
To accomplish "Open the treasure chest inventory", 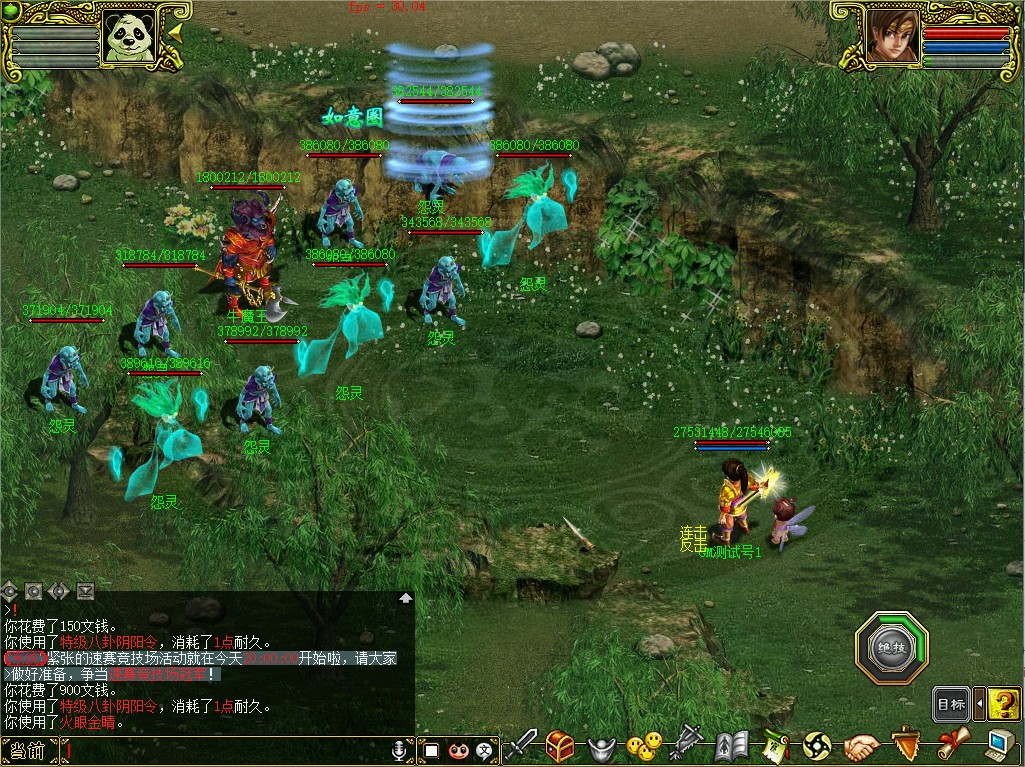I will pyautogui.click(x=560, y=746).
